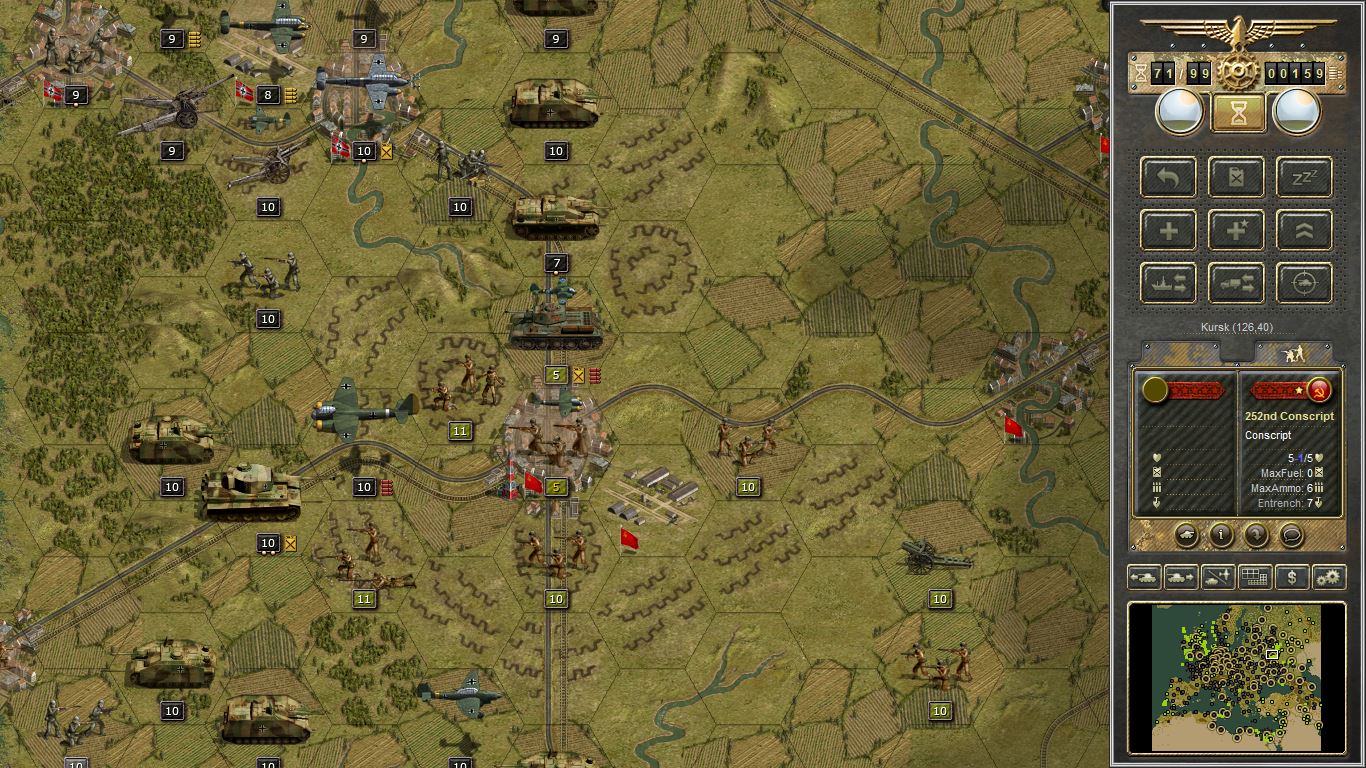The width and height of the screenshot is (1366, 768).
Task: Switch to the defender unit tab
Action: tap(1296, 352)
